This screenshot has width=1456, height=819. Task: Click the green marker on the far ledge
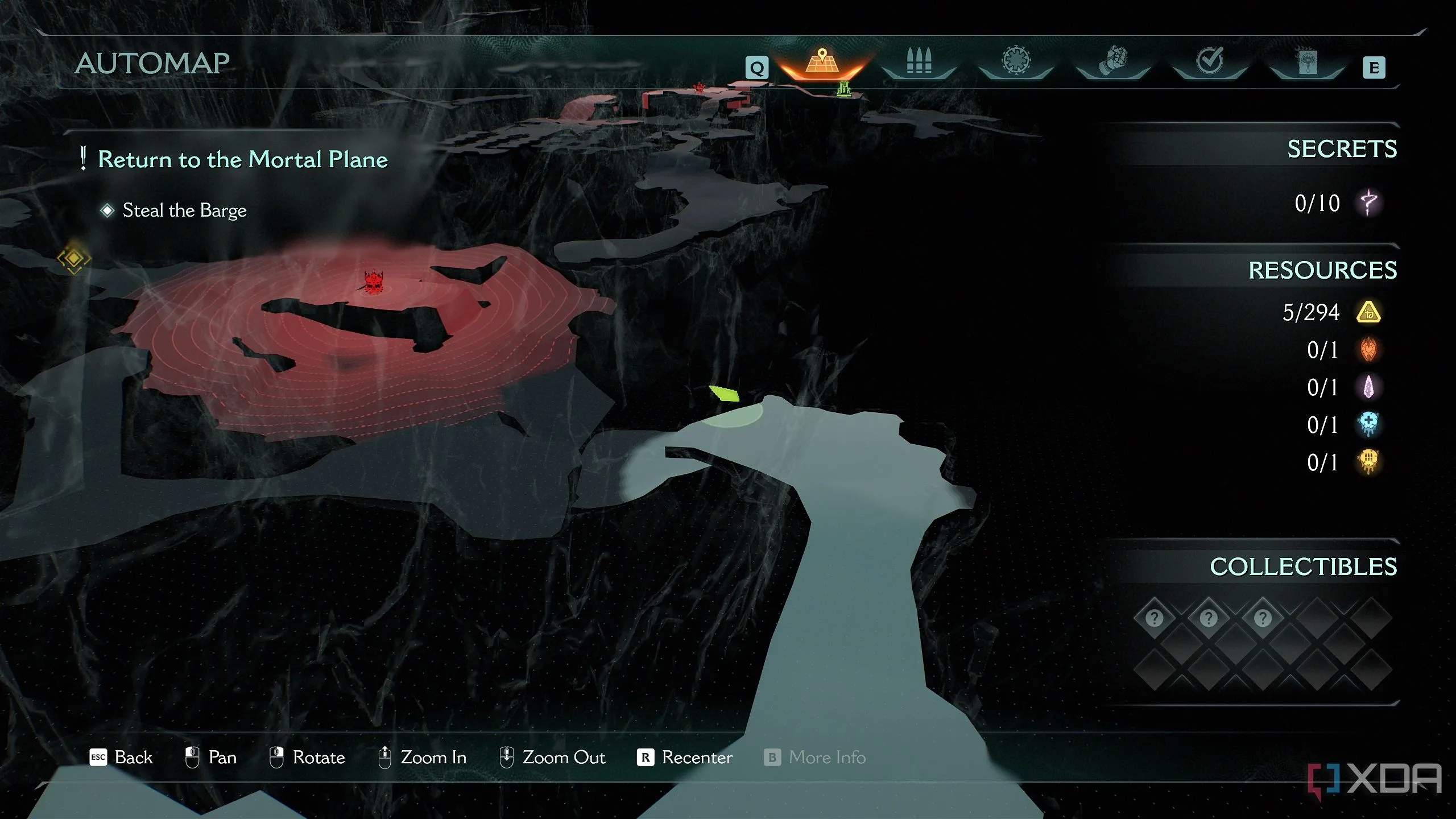[x=844, y=89]
